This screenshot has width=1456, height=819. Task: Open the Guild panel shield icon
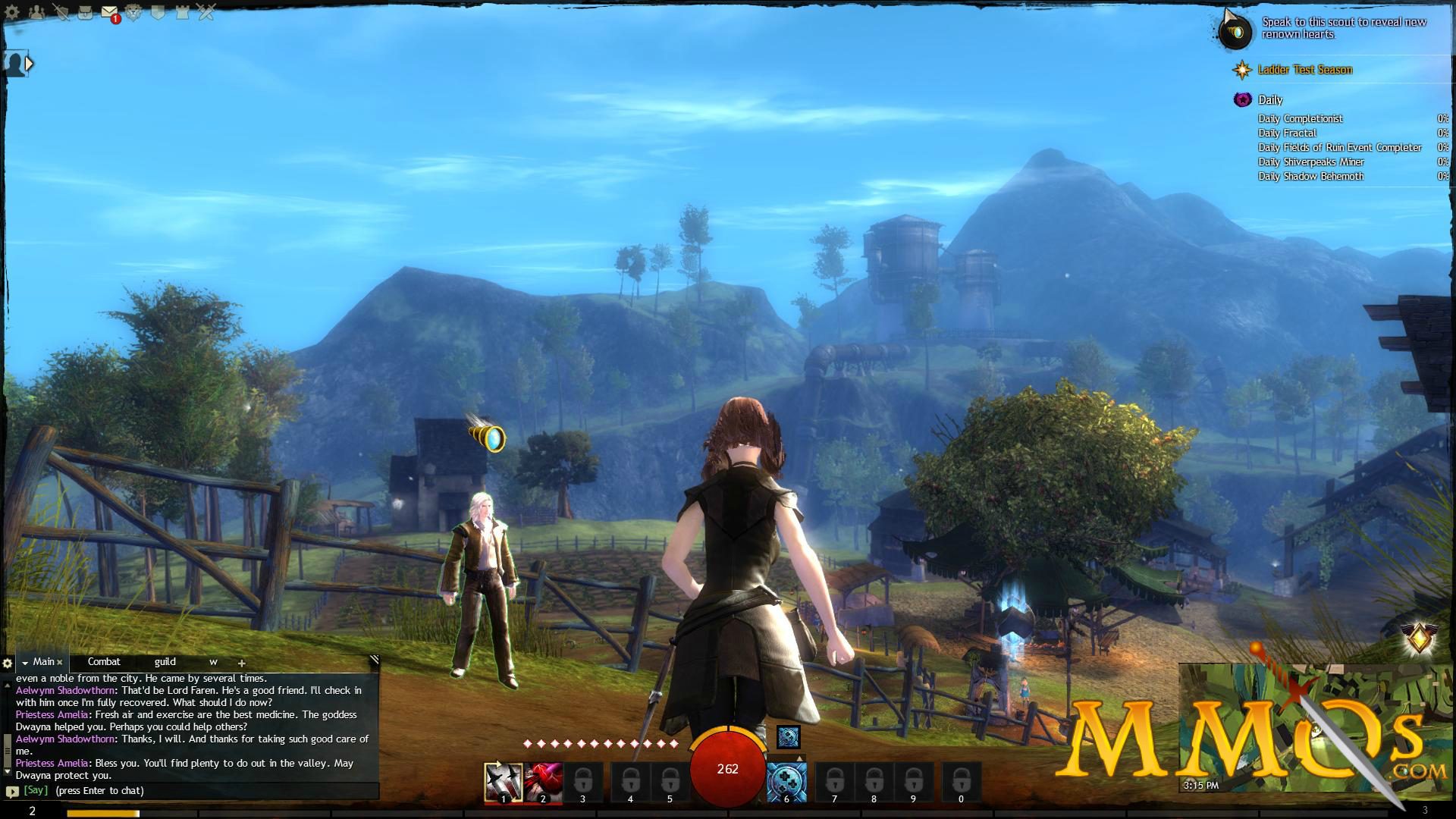tap(157, 11)
